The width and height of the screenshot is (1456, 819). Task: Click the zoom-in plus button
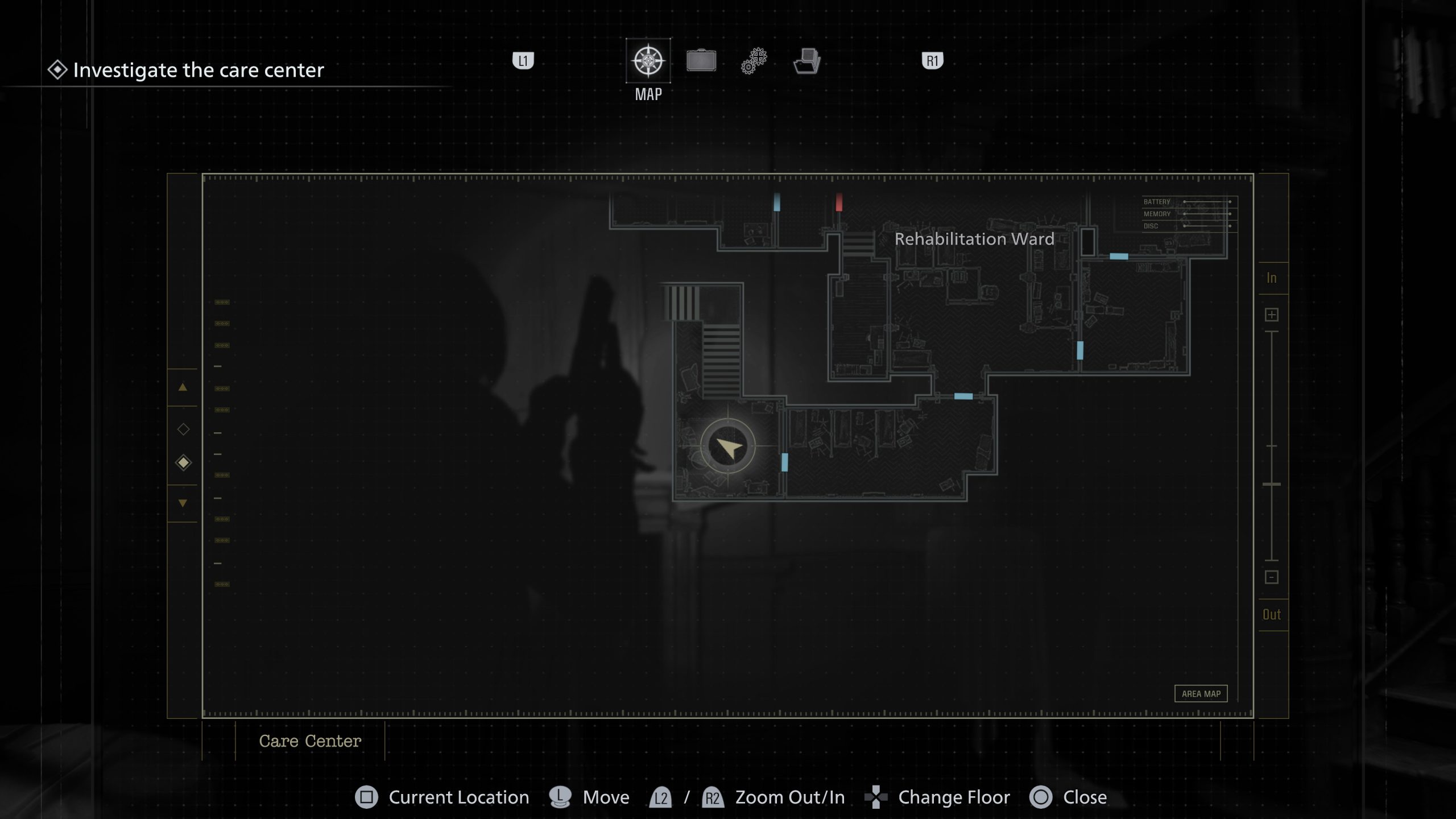[x=1272, y=315]
